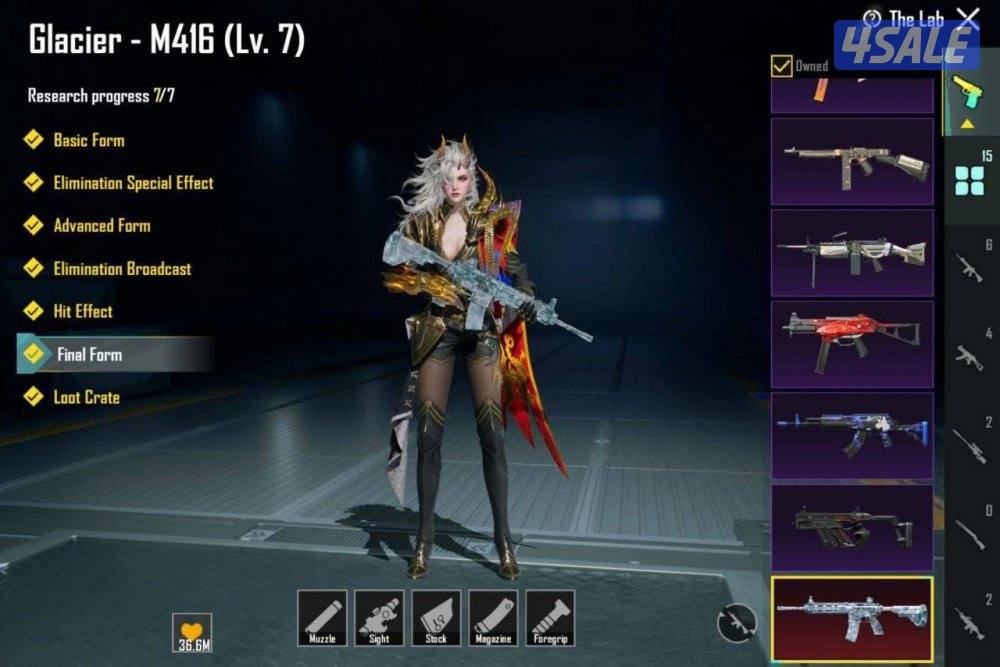
Task: View Elimination Special Effect stage
Action: pos(132,183)
